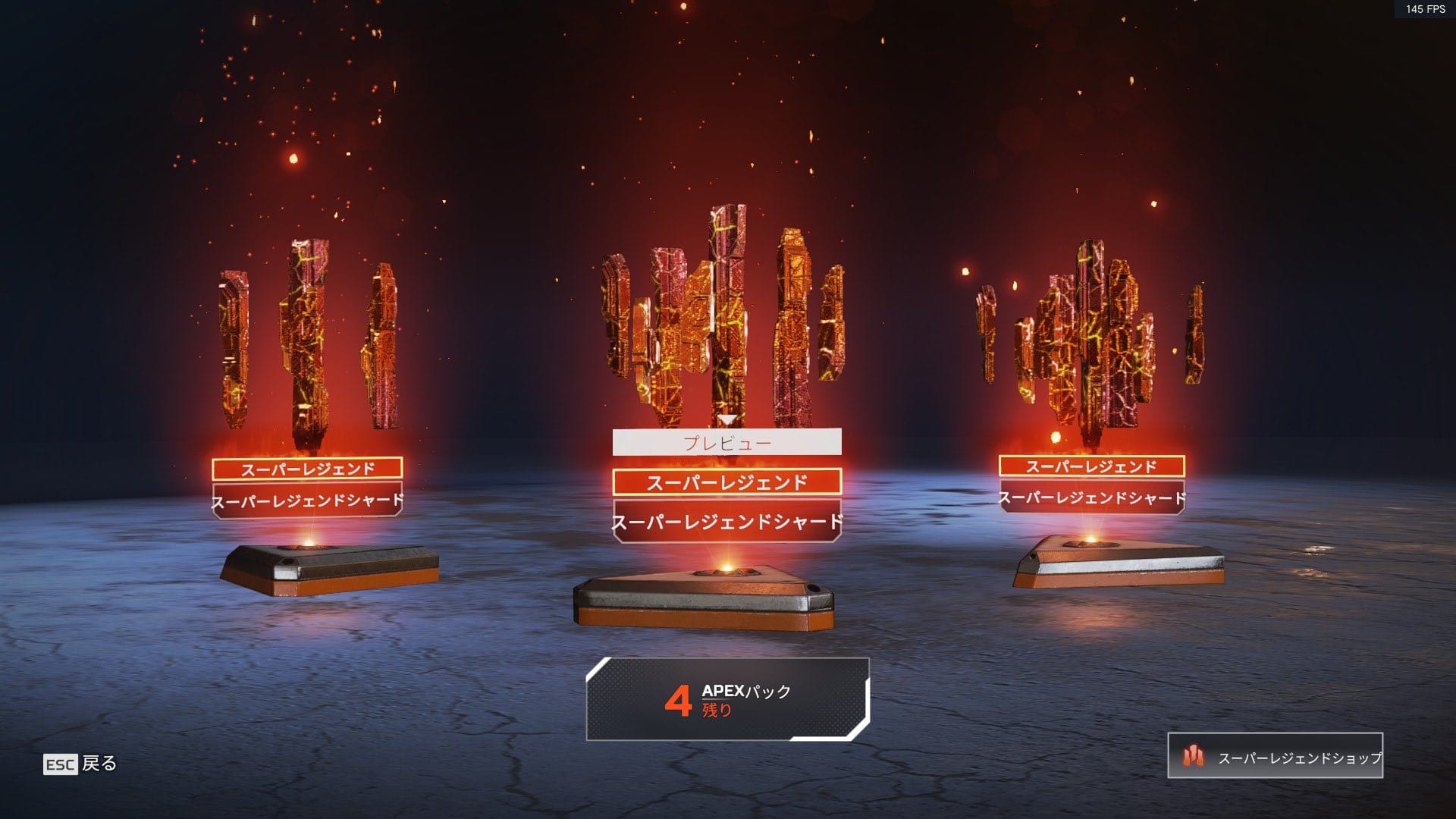
Task: Go back with the 戻る button
Action: [x=80, y=764]
